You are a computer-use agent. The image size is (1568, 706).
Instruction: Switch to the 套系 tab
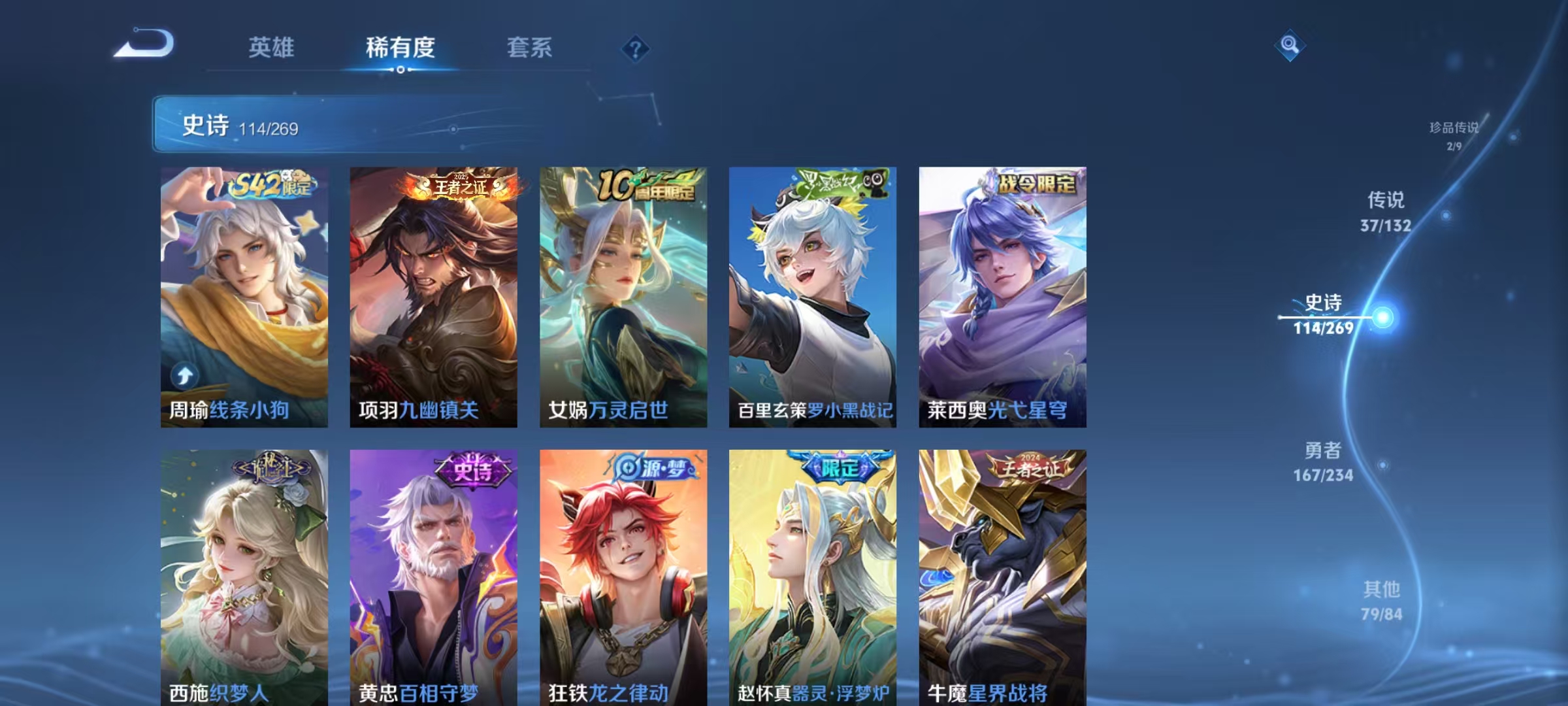[529, 47]
